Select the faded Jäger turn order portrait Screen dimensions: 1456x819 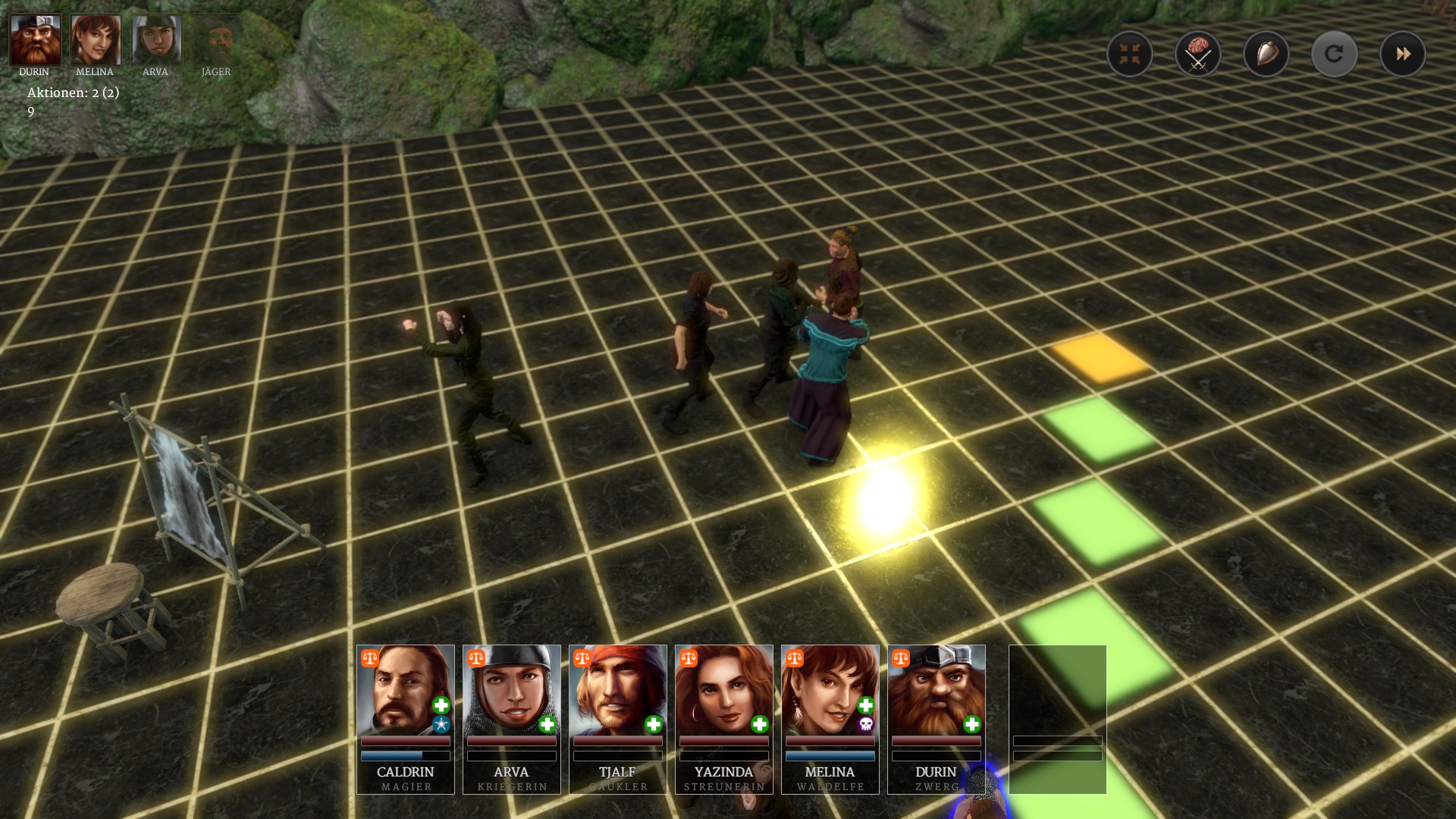217,41
